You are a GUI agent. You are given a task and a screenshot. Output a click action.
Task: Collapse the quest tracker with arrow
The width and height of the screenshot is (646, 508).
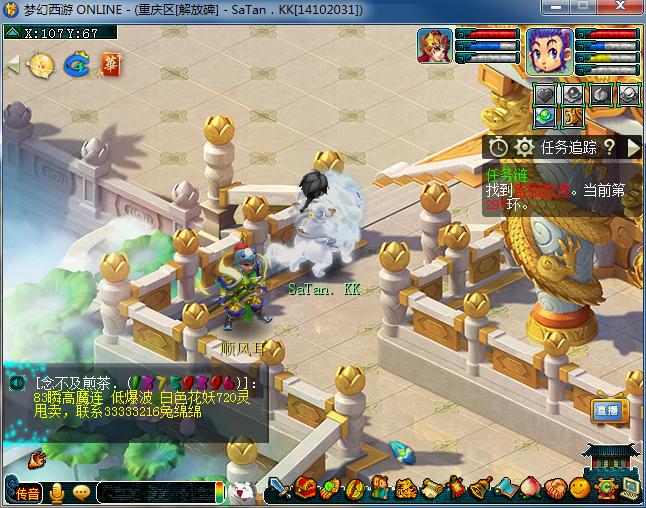point(633,147)
